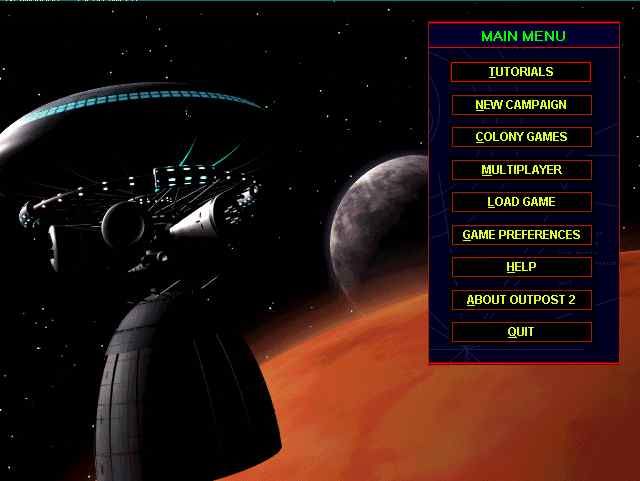Image resolution: width=640 pixels, height=481 pixels.
Task: Quit the game
Action: (521, 332)
